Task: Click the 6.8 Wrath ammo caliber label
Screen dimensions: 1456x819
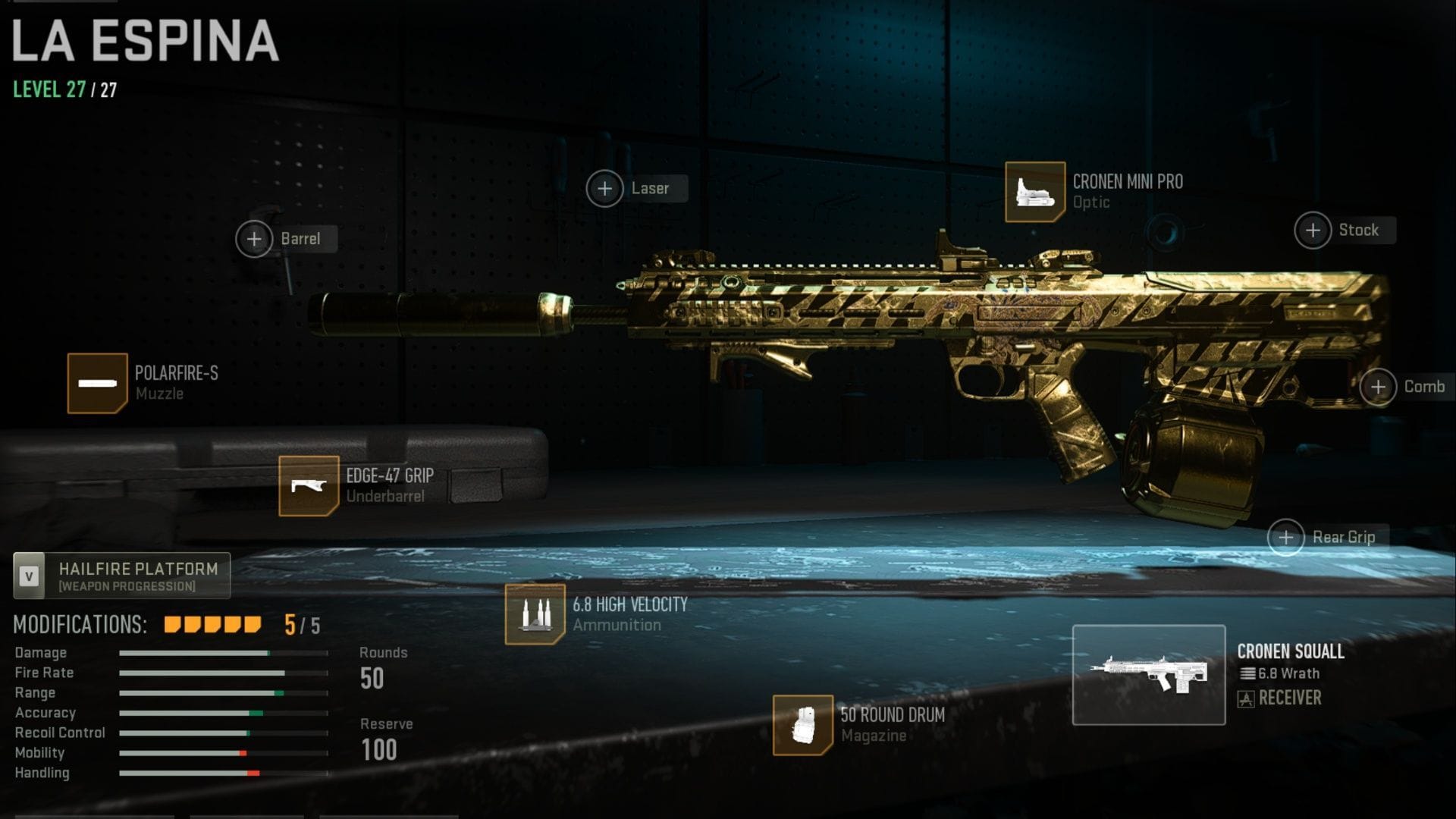Action: (x=1282, y=673)
